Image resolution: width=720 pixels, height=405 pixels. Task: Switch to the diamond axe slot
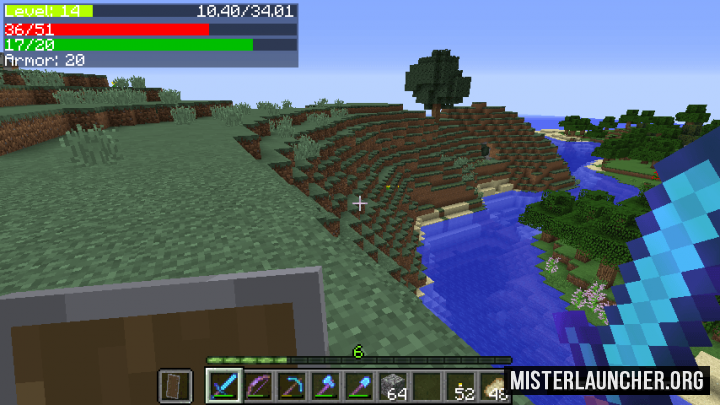(x=325, y=386)
